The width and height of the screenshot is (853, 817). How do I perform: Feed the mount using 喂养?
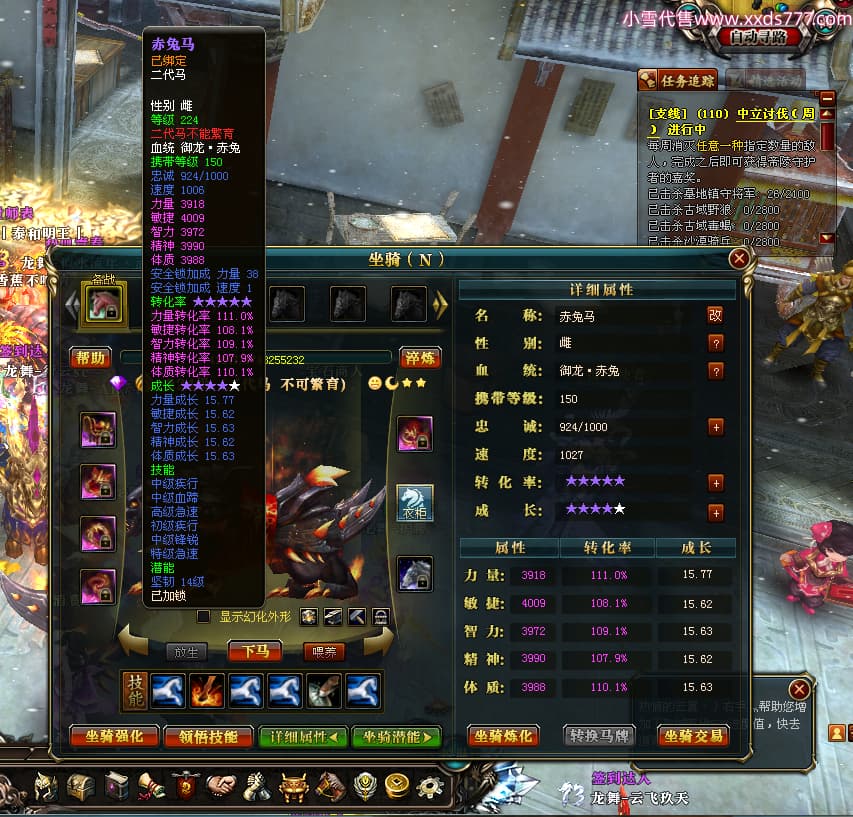324,651
